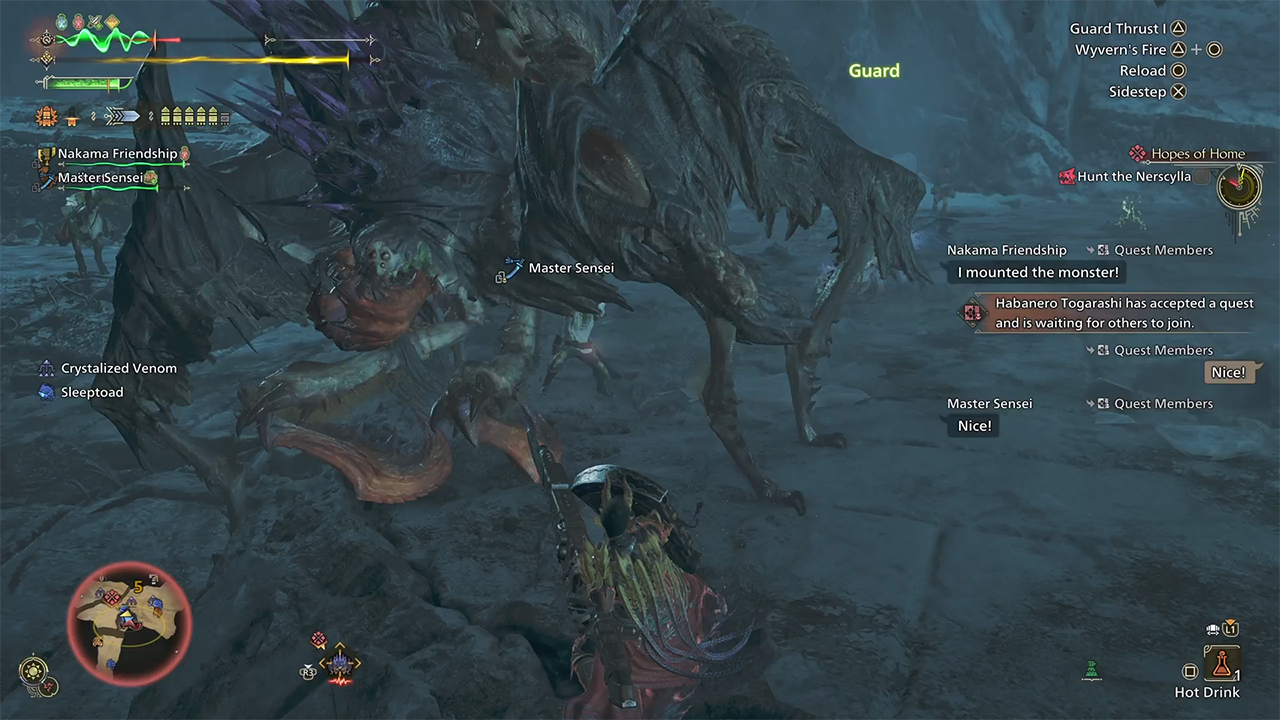
Task: Click Master Sensei's 'Nice!' chat message
Action: tap(974, 426)
